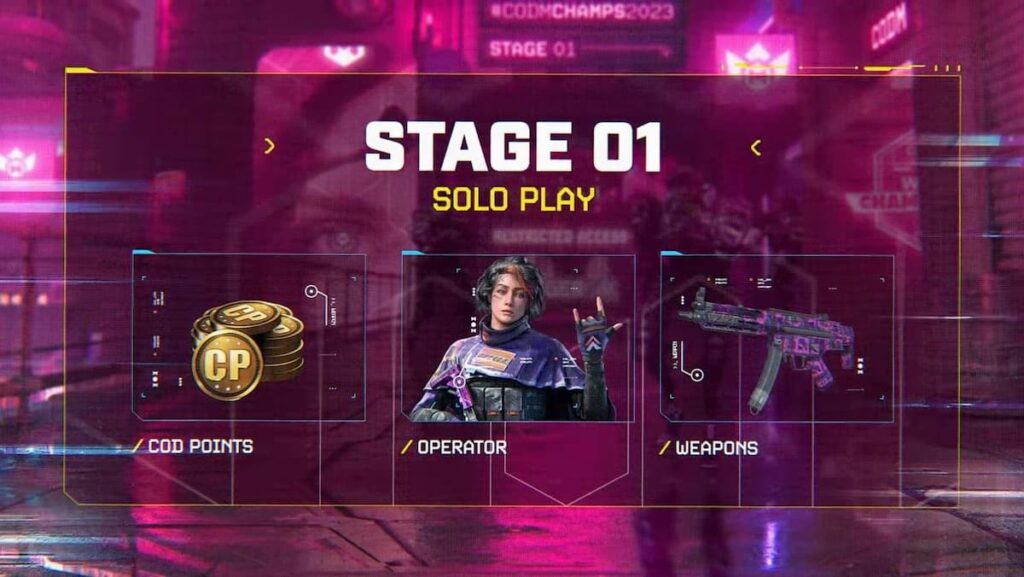This screenshot has width=1024, height=577.
Task: Choose the Operator reward tile
Action: tap(518, 338)
